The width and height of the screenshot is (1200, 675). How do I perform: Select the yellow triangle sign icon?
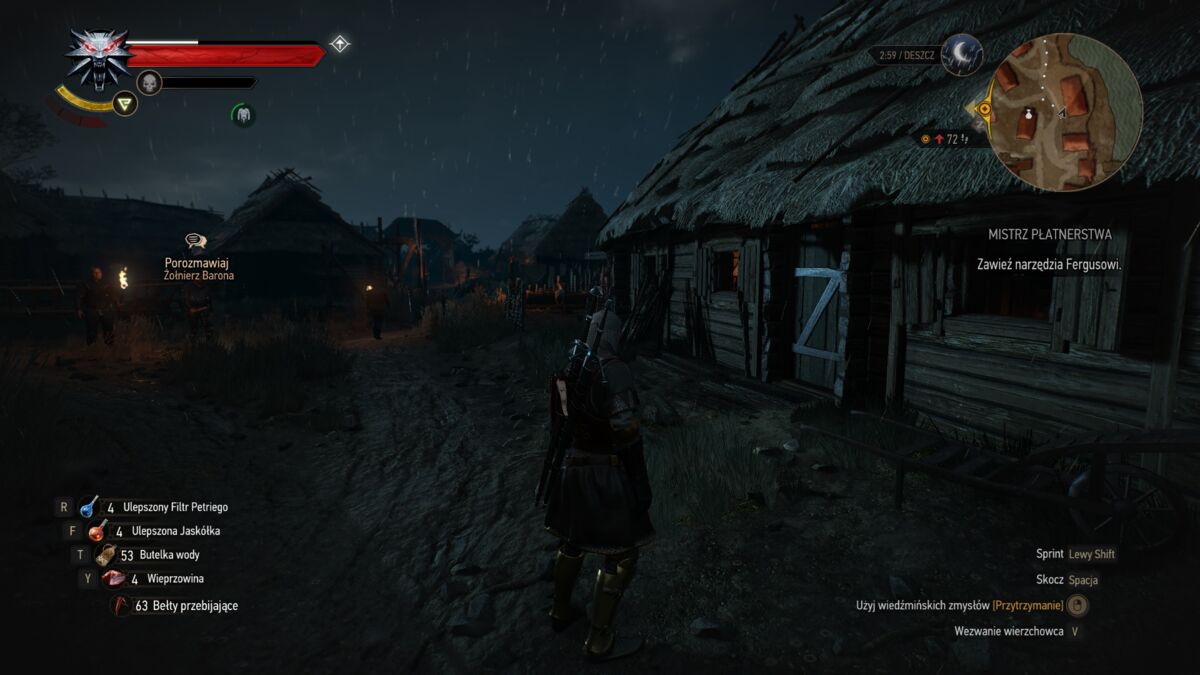(x=124, y=103)
